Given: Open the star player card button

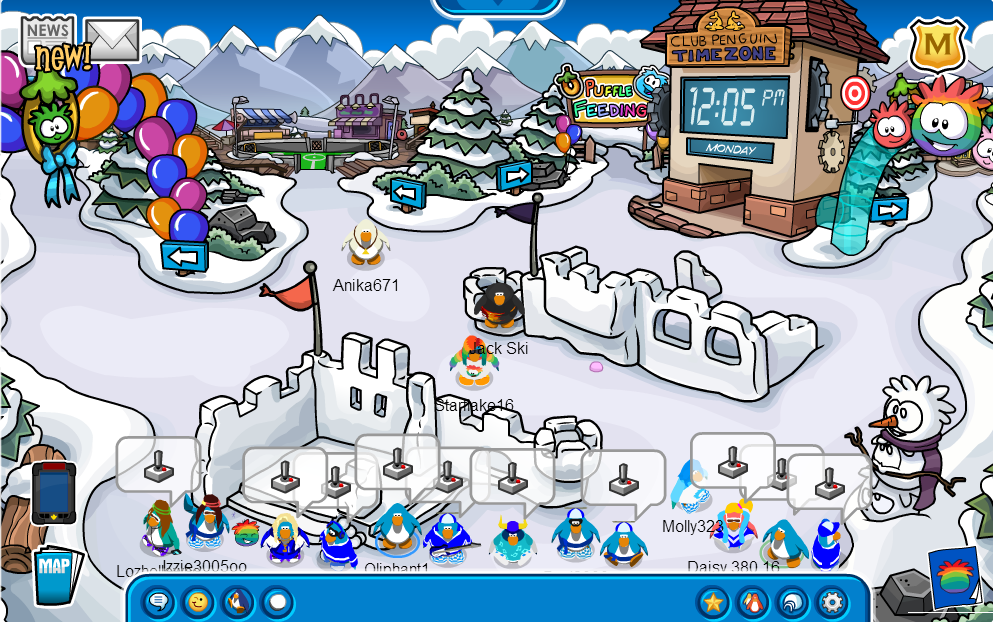Looking at the screenshot, I should [713, 602].
